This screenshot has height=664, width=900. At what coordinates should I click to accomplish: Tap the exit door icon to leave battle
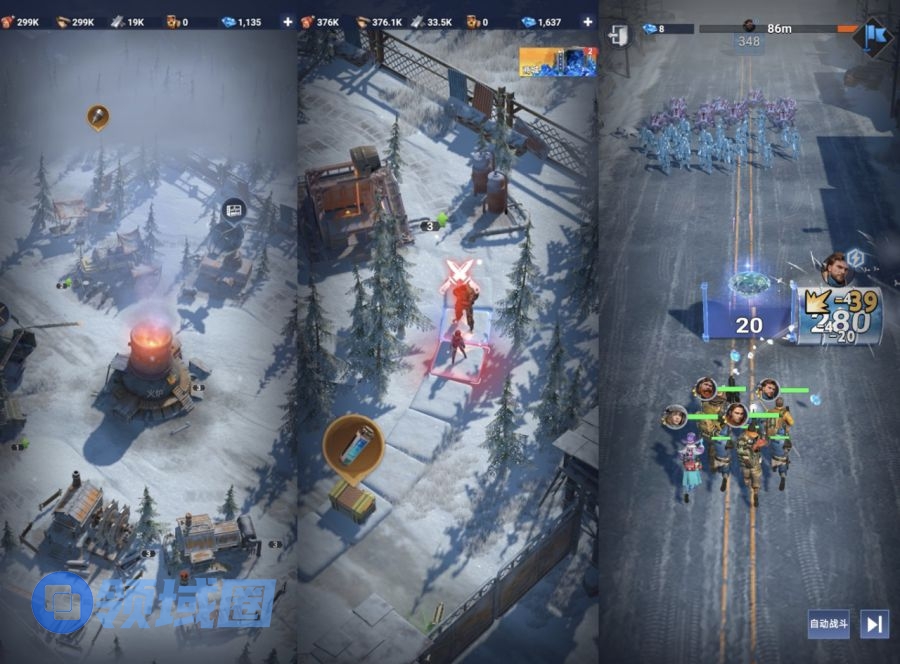point(618,35)
